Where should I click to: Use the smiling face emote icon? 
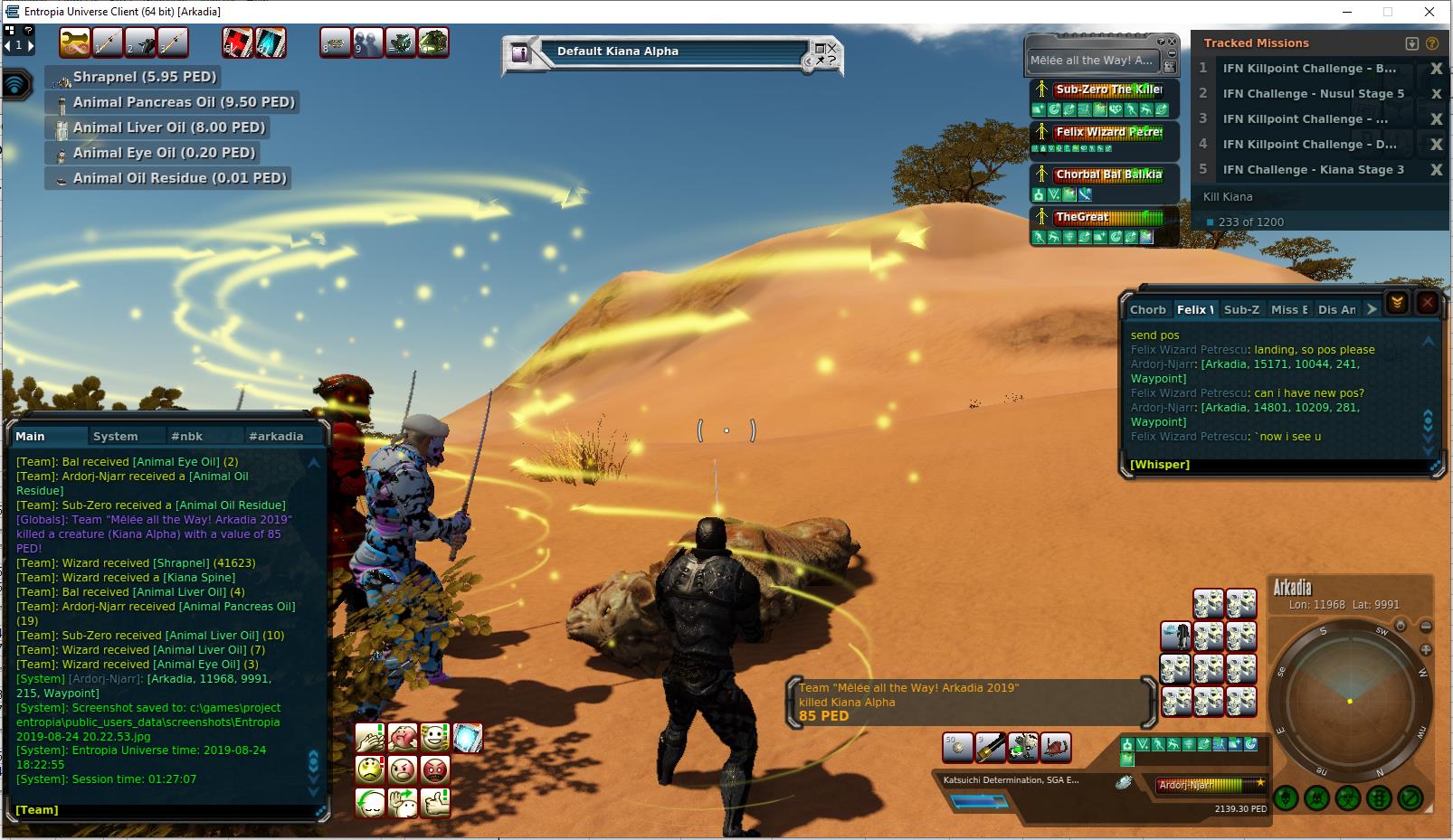[x=435, y=737]
